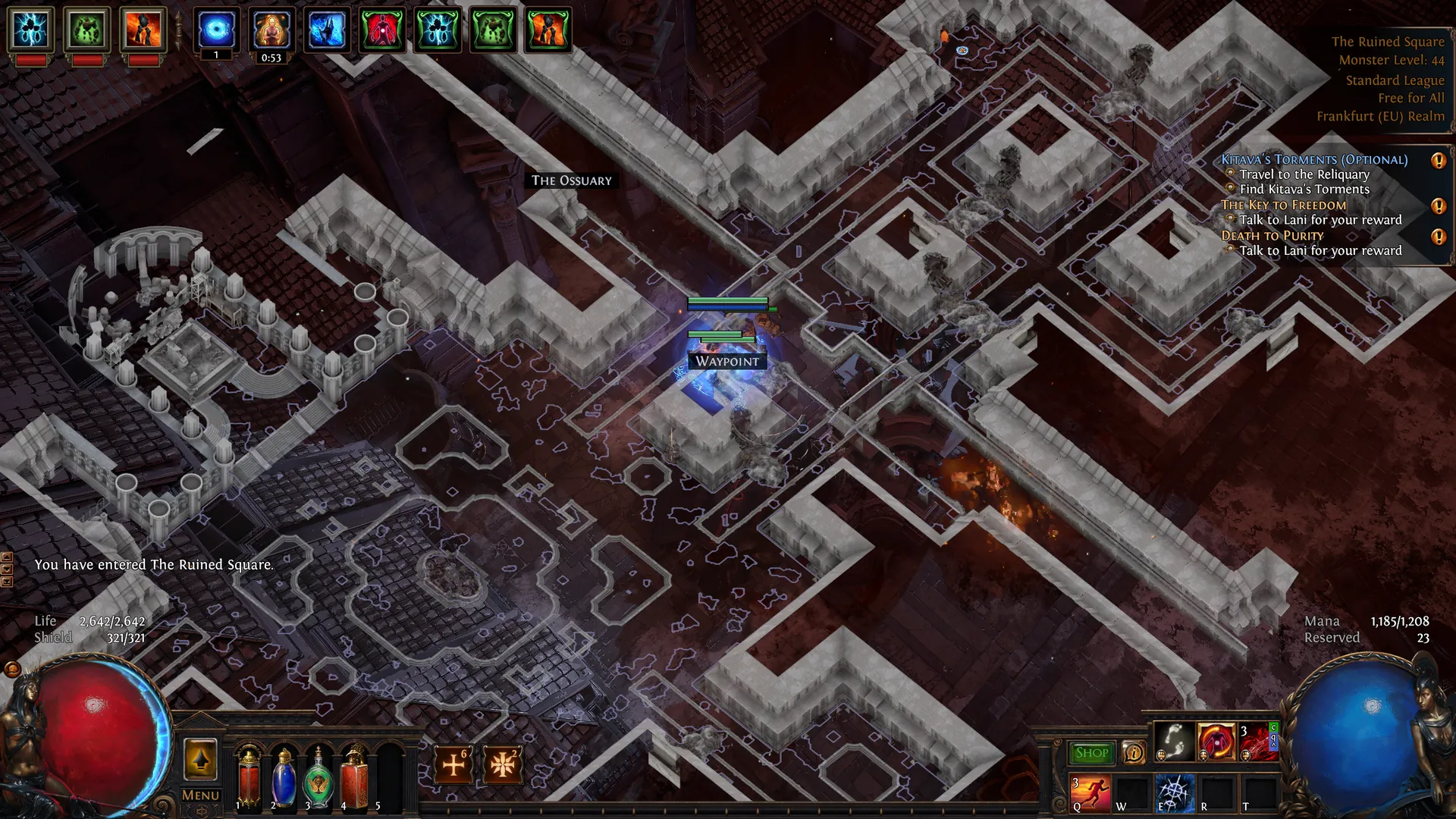Image resolution: width=1456 pixels, height=819 pixels.
Task: Use the blue mana flask in slot 2
Action: pyautogui.click(x=284, y=777)
